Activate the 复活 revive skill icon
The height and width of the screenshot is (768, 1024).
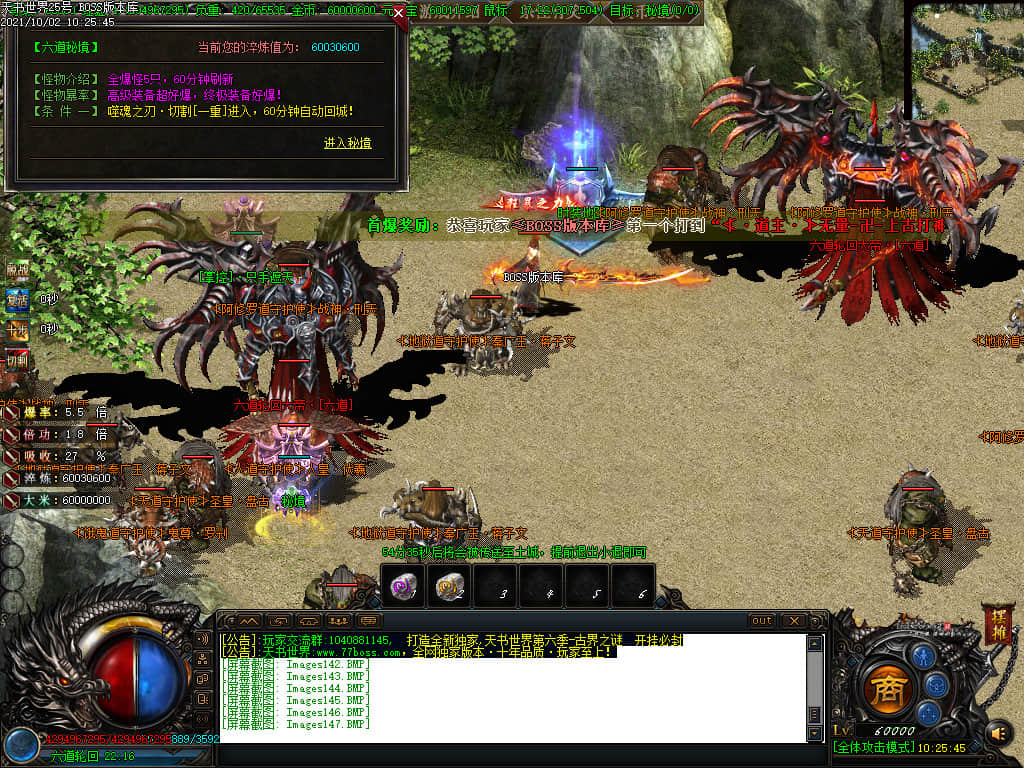tap(17, 299)
